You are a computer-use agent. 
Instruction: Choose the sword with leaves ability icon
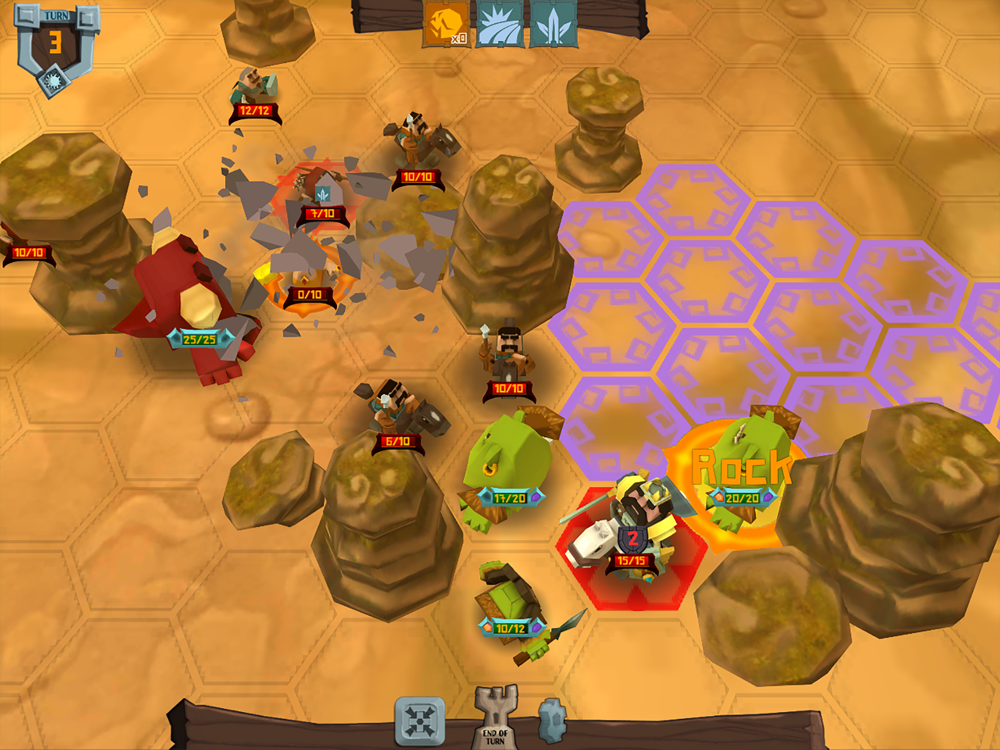[551, 24]
